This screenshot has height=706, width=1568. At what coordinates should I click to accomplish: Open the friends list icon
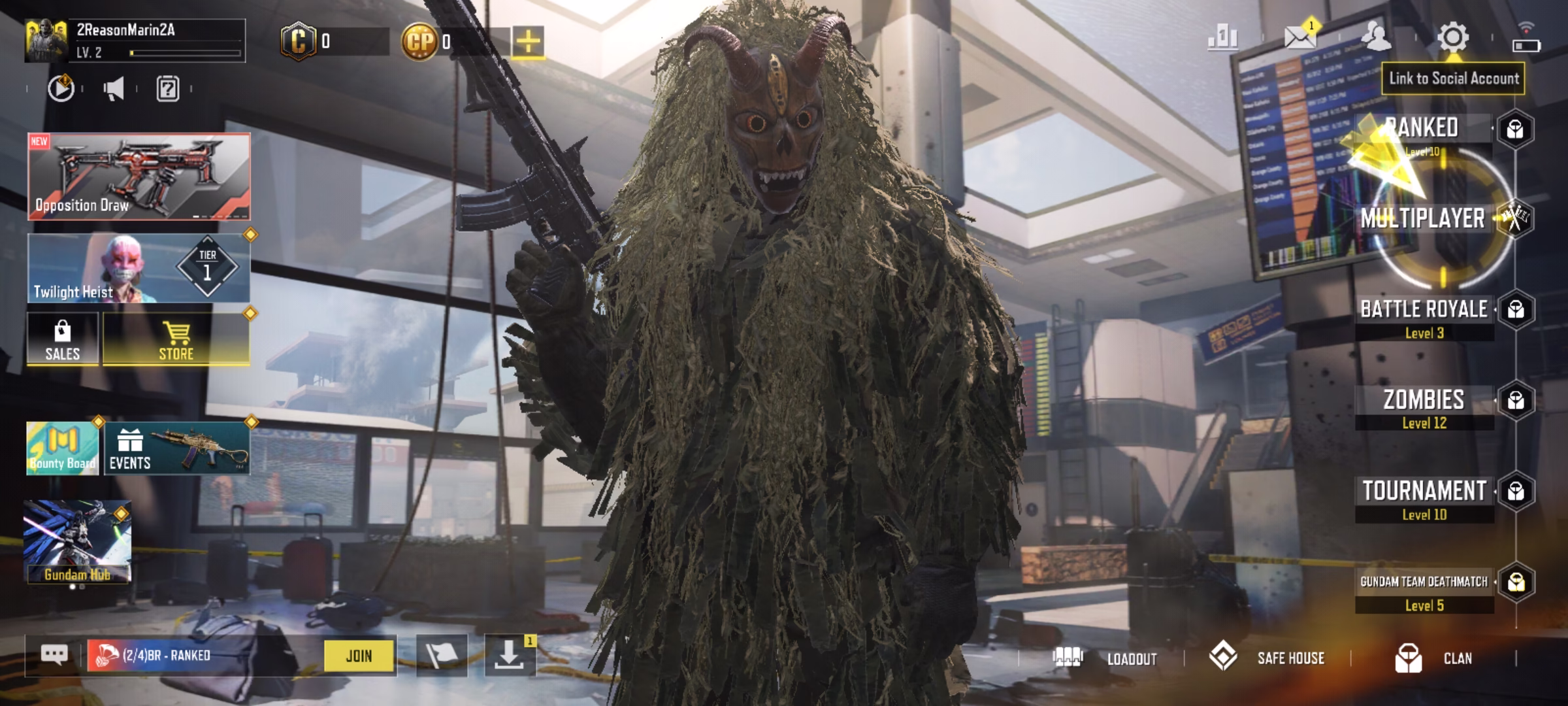click(x=1376, y=37)
